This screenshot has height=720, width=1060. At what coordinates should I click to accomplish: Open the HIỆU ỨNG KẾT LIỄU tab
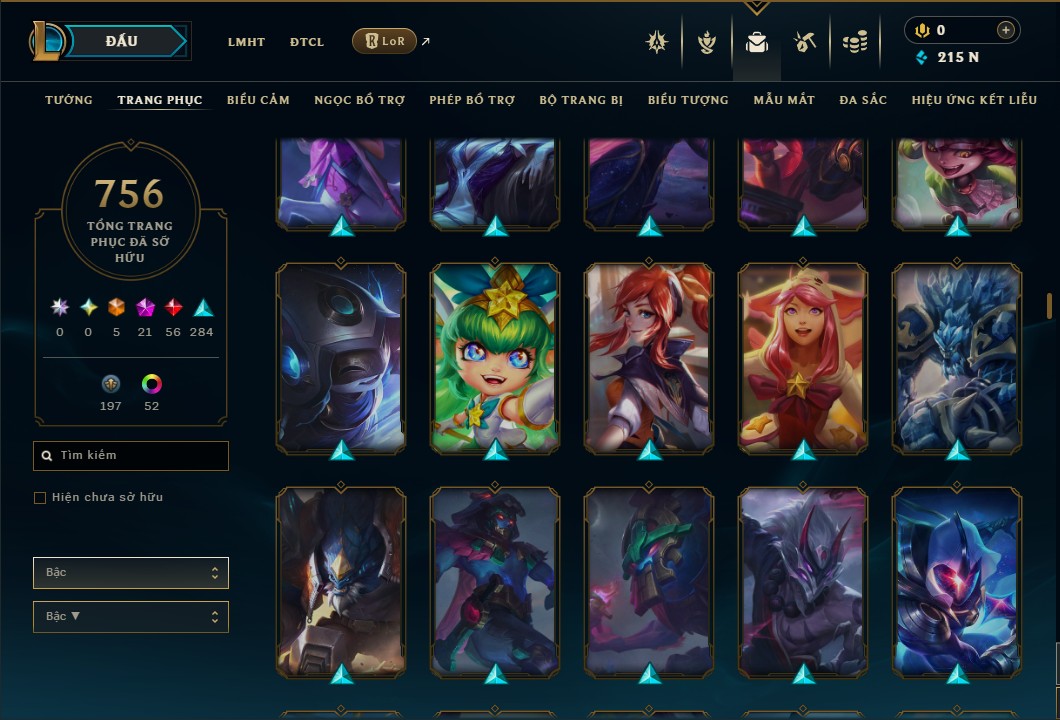[975, 100]
